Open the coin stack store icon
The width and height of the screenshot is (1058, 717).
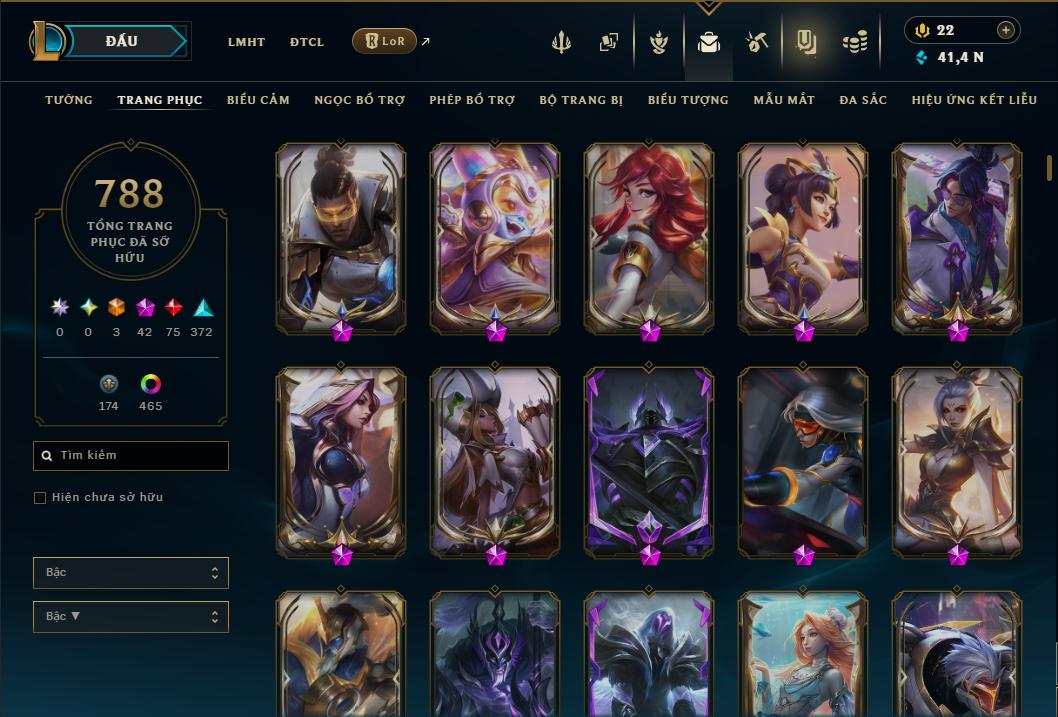854,42
